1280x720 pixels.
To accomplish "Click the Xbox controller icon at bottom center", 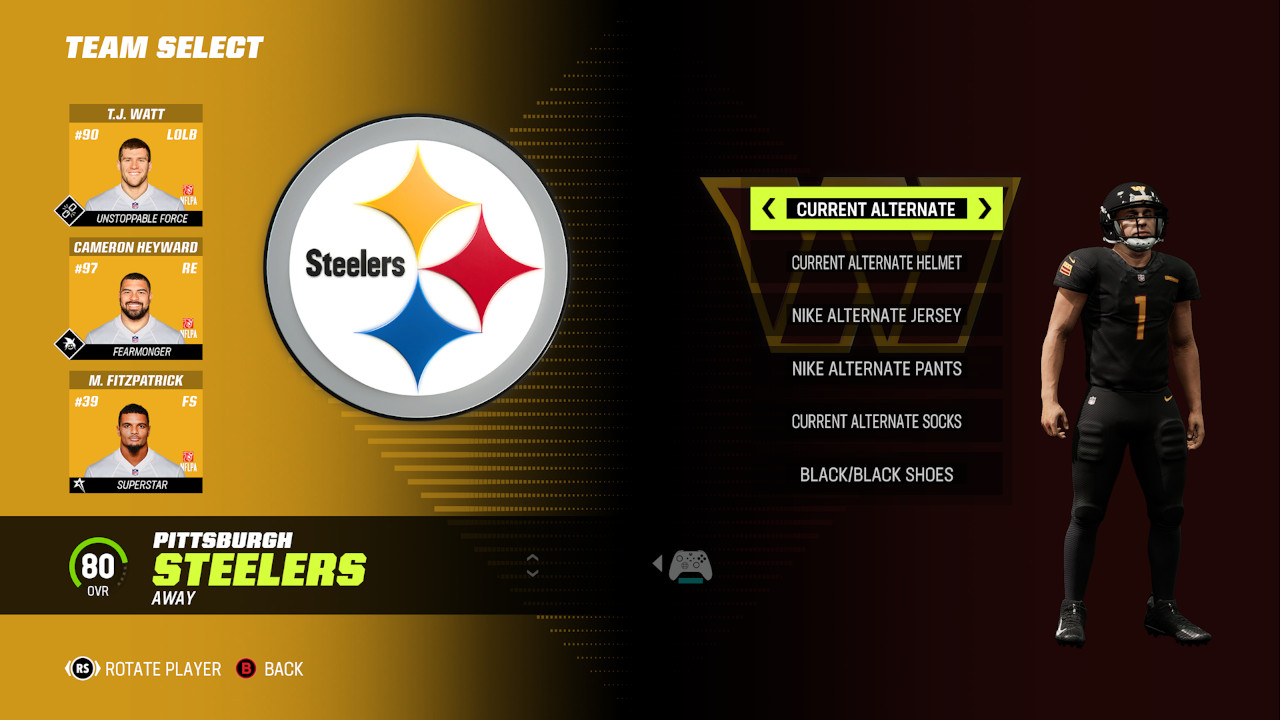I will [689, 566].
